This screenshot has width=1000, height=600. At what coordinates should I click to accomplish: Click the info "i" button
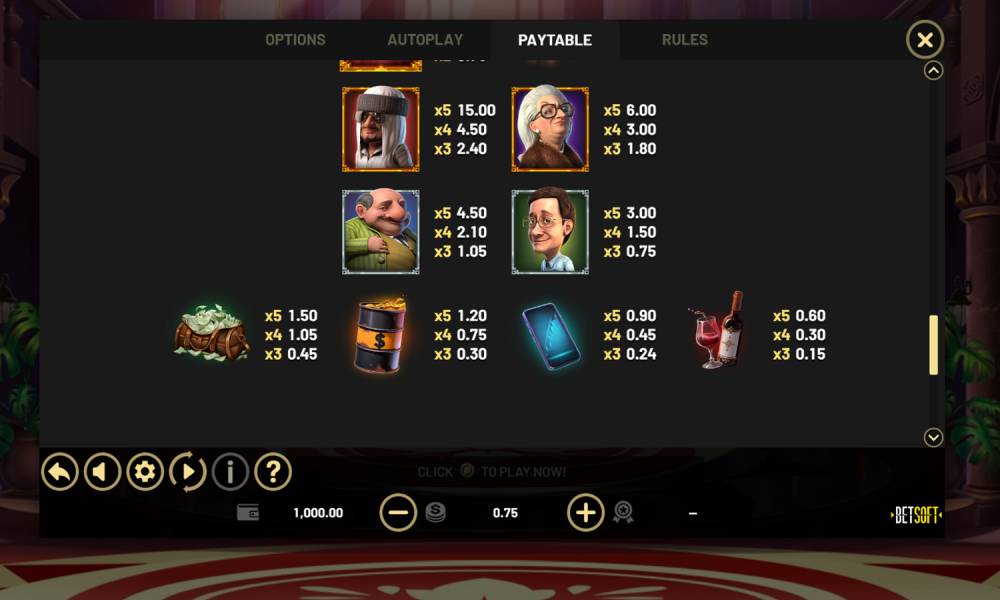pos(230,471)
